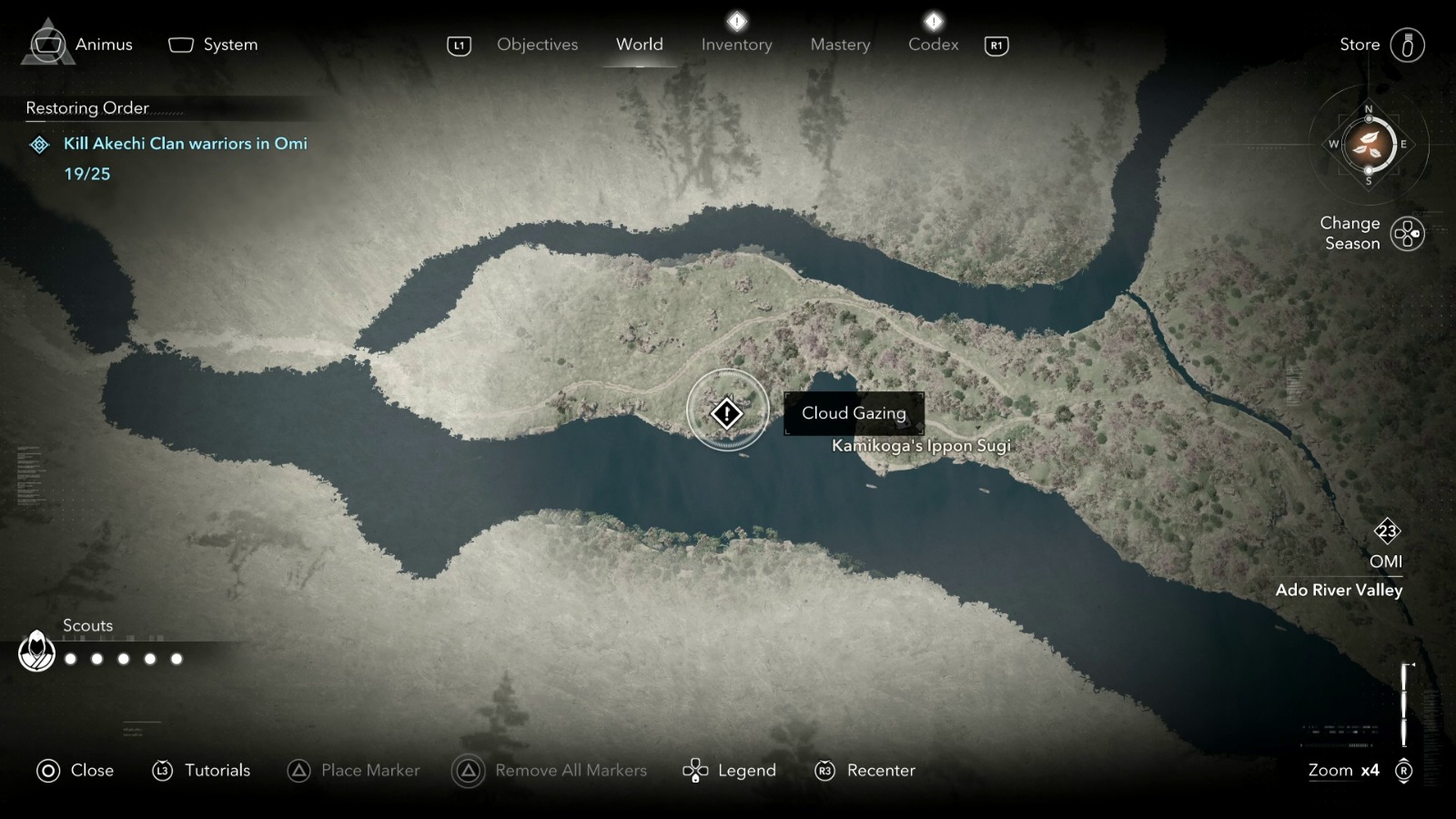Open the Inventory tab

click(736, 45)
